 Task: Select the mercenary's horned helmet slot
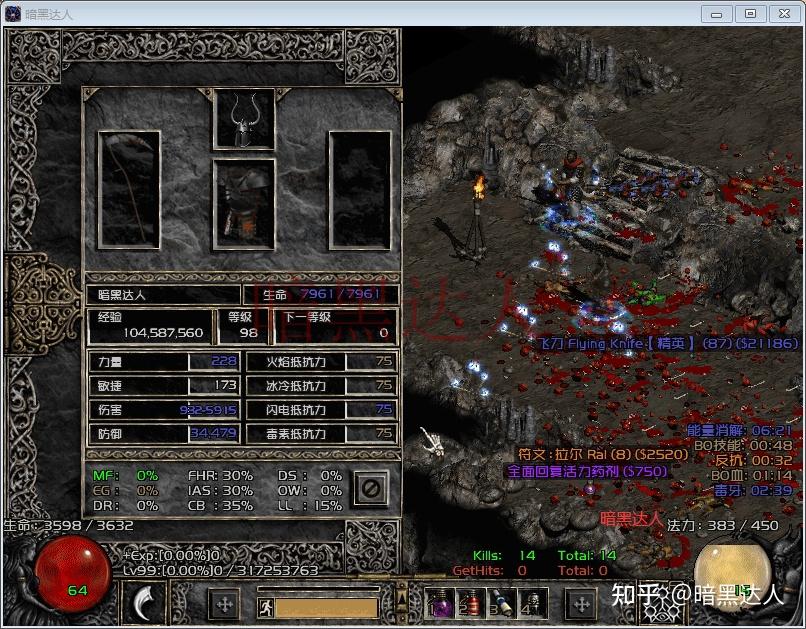click(x=243, y=119)
